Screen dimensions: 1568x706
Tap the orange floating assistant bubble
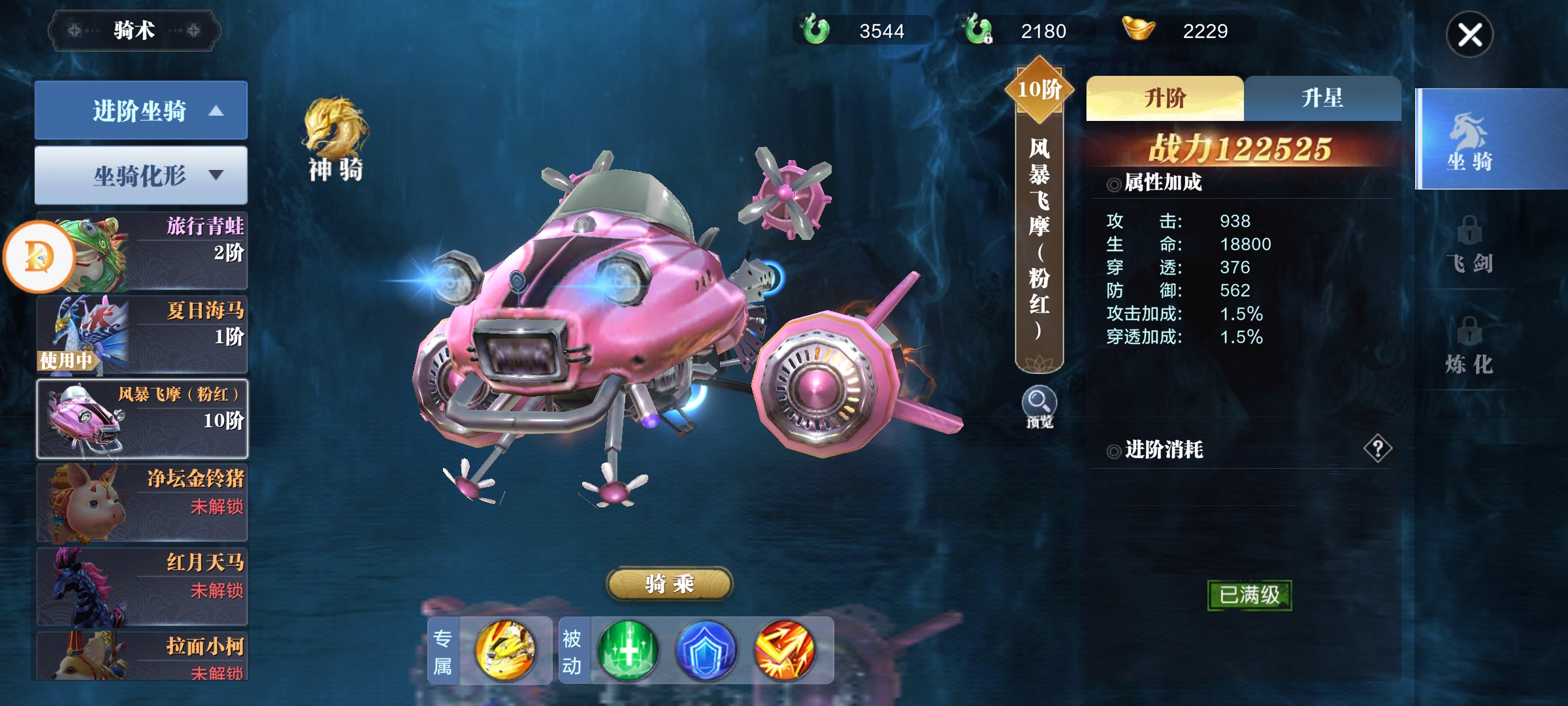point(39,256)
